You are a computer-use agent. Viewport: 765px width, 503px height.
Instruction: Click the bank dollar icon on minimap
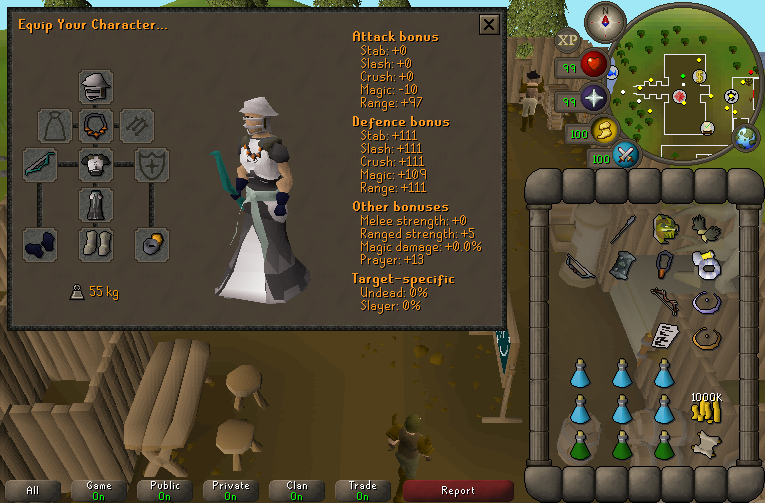tap(699, 76)
